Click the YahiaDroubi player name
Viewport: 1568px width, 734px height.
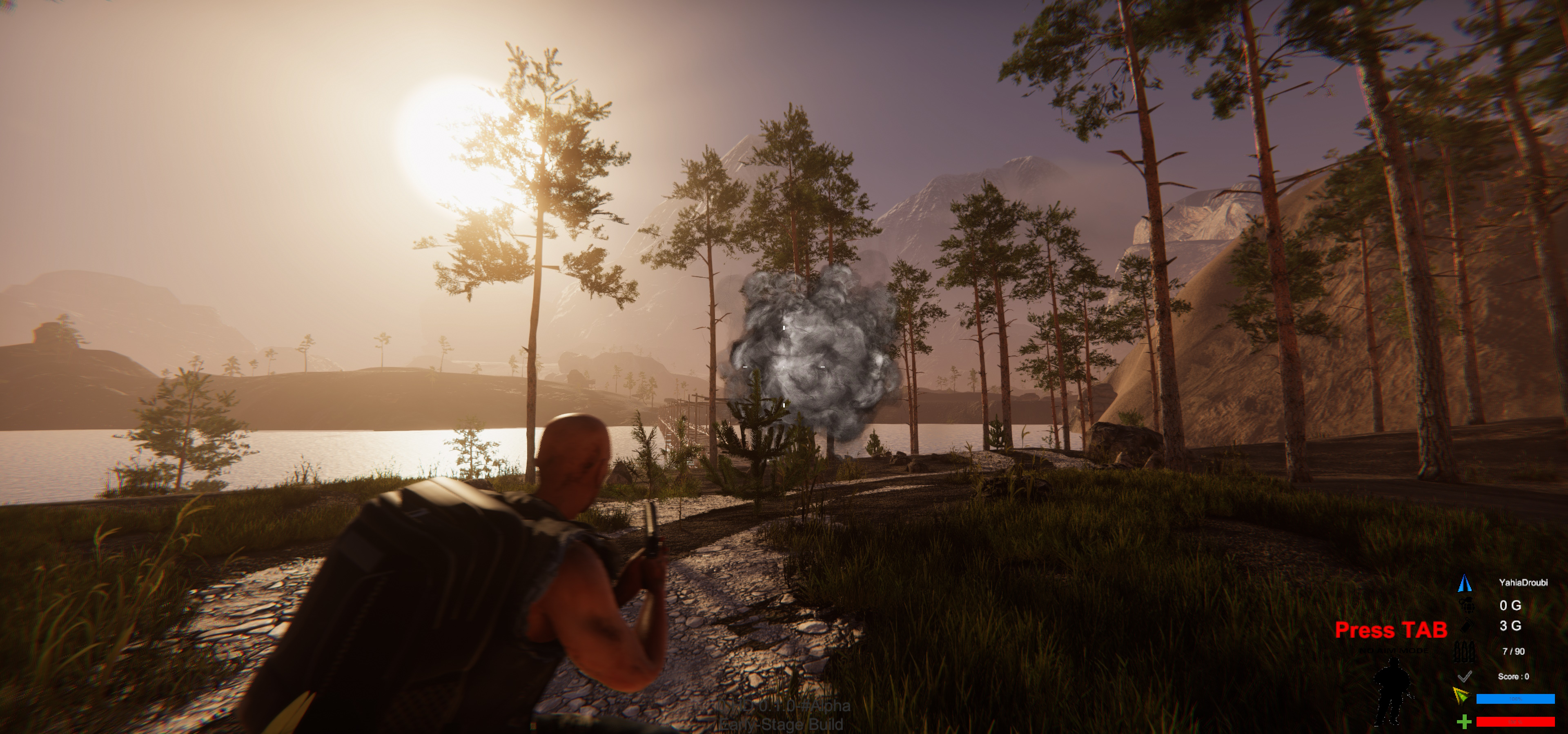1523,583
